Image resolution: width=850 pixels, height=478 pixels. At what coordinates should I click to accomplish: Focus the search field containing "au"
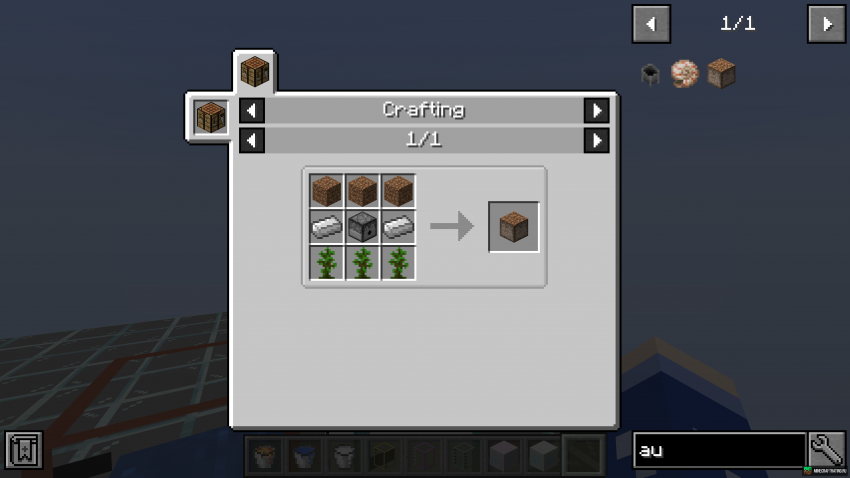[x=719, y=451]
